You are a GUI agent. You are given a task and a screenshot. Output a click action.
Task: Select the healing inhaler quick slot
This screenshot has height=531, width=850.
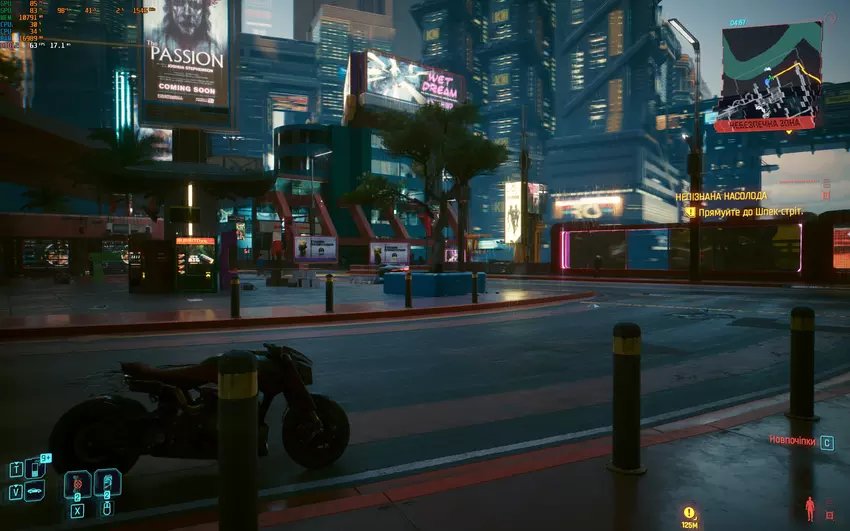(107, 483)
